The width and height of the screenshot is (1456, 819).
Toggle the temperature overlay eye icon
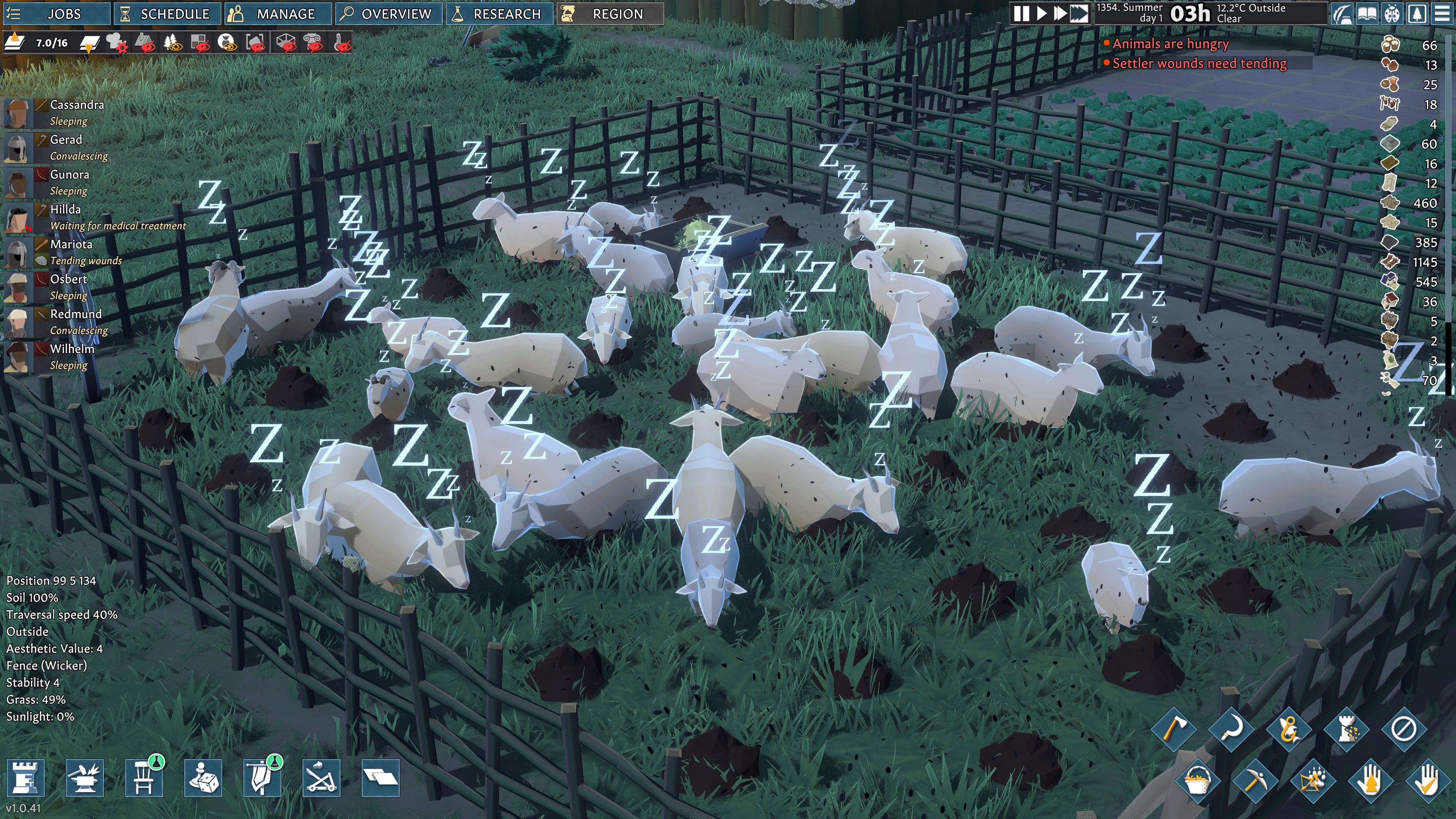click(x=342, y=45)
